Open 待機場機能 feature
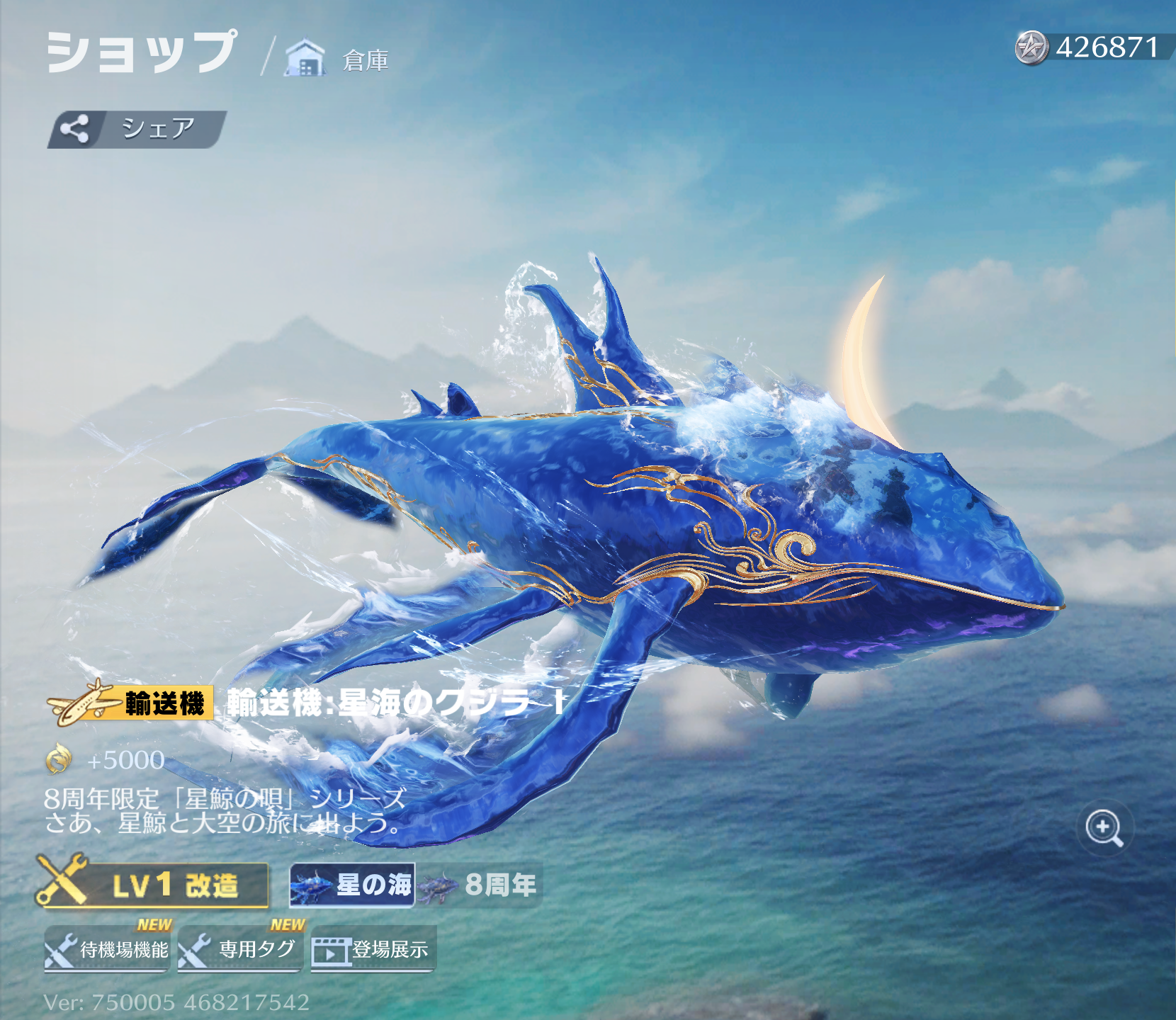The height and width of the screenshot is (1020, 1176). [x=107, y=949]
